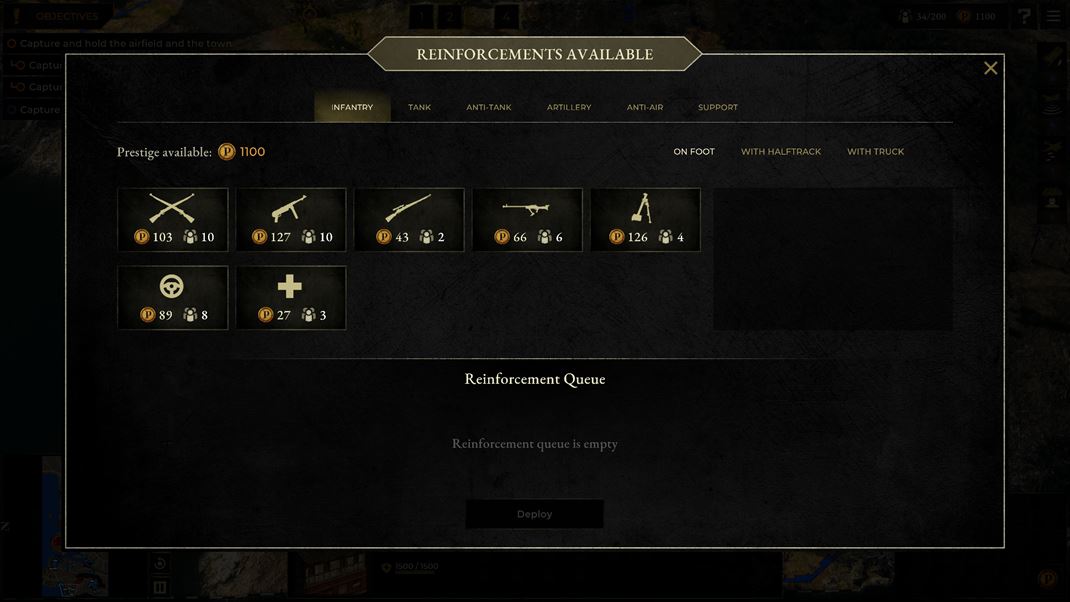The width and height of the screenshot is (1070, 602).
Task: Select the machine gun team costing 66
Action: 527,220
